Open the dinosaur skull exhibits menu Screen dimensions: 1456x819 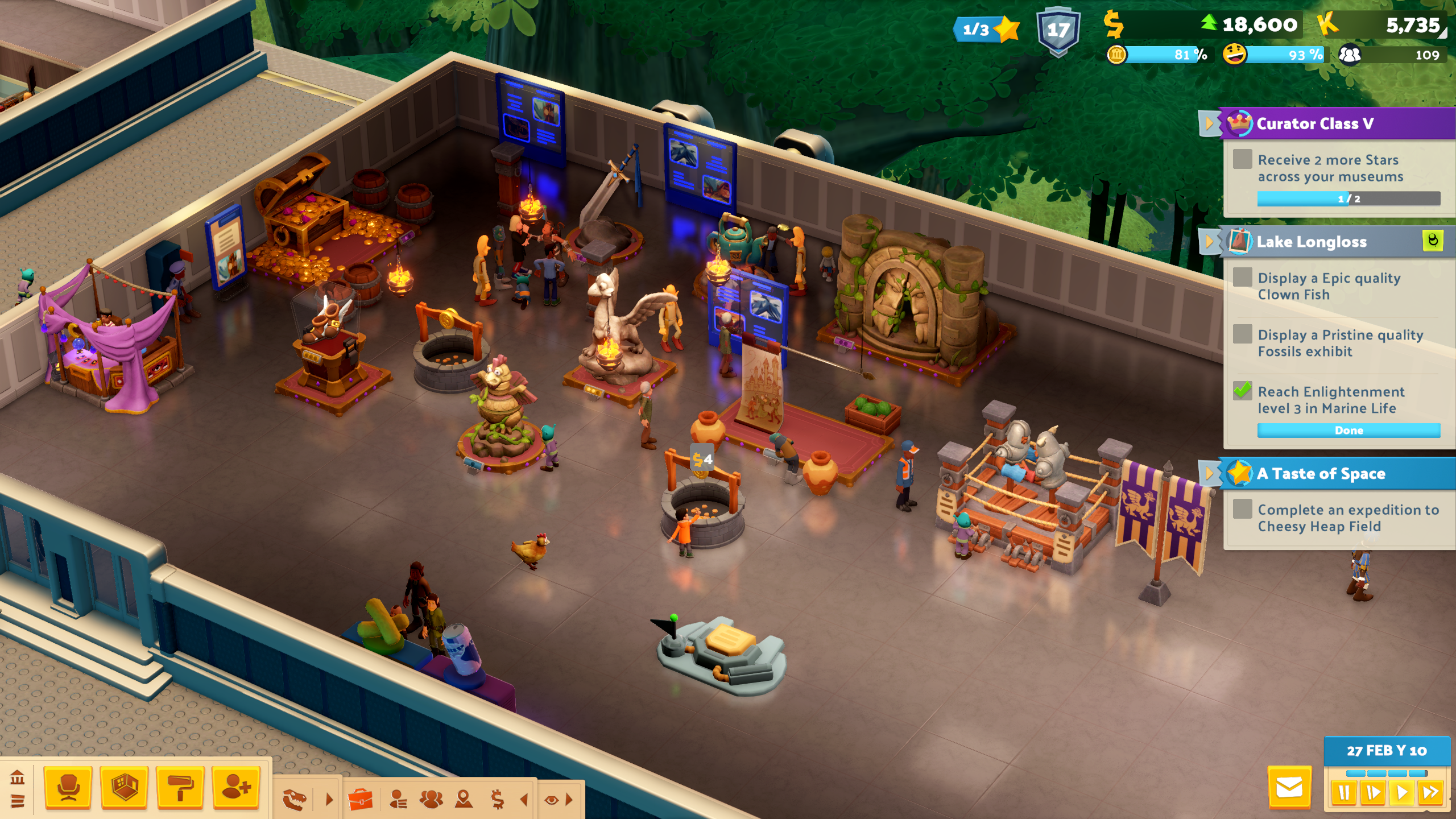tap(295, 800)
